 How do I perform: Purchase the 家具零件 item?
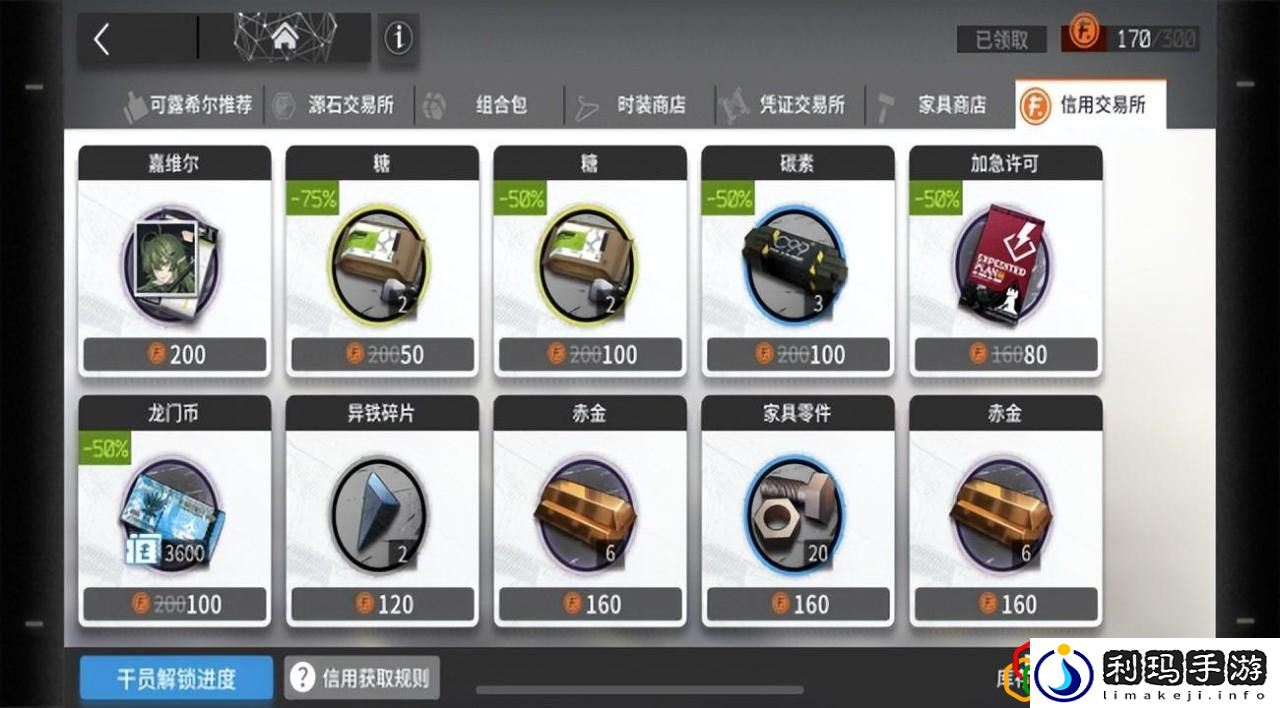click(x=798, y=511)
